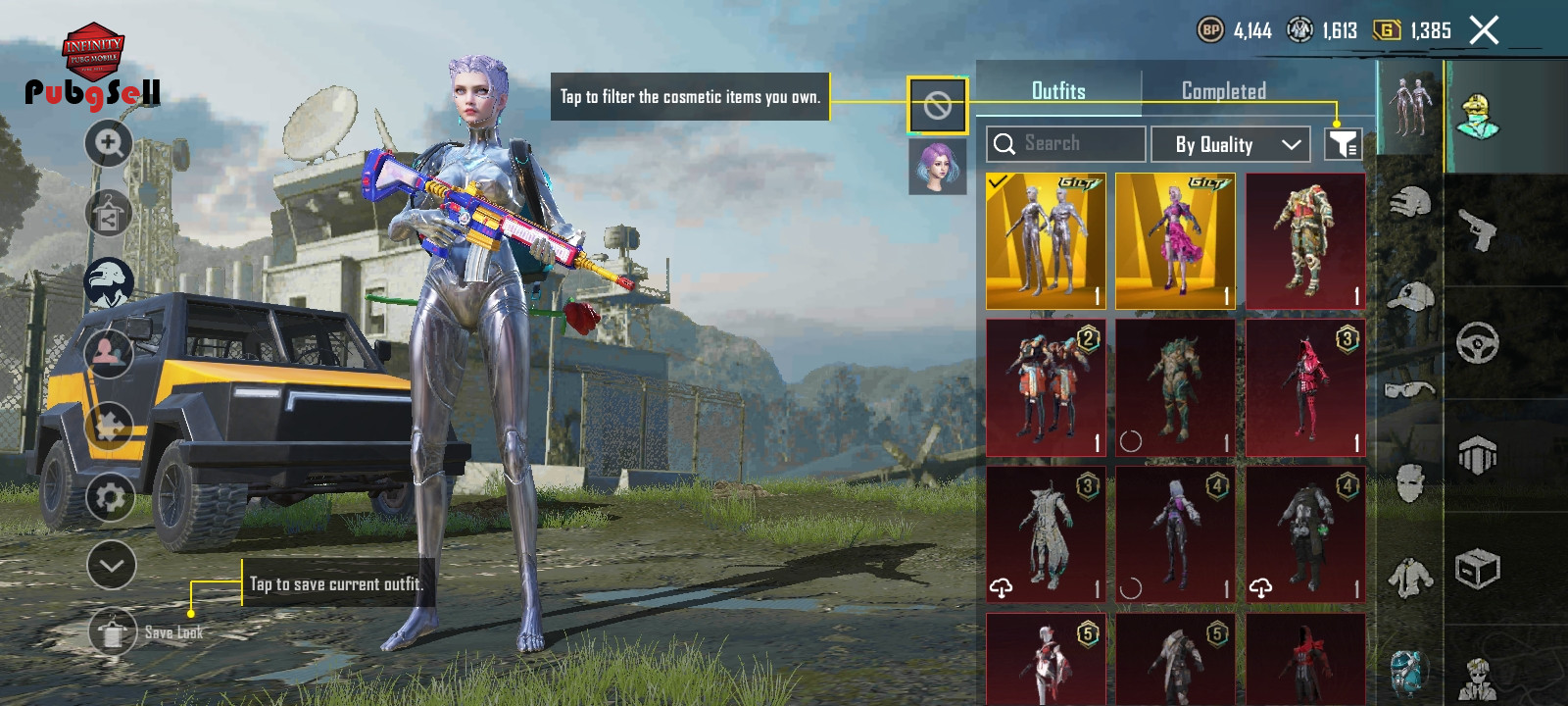
Task: Choose the pink dress Gilt outfit
Action: tap(1175, 241)
